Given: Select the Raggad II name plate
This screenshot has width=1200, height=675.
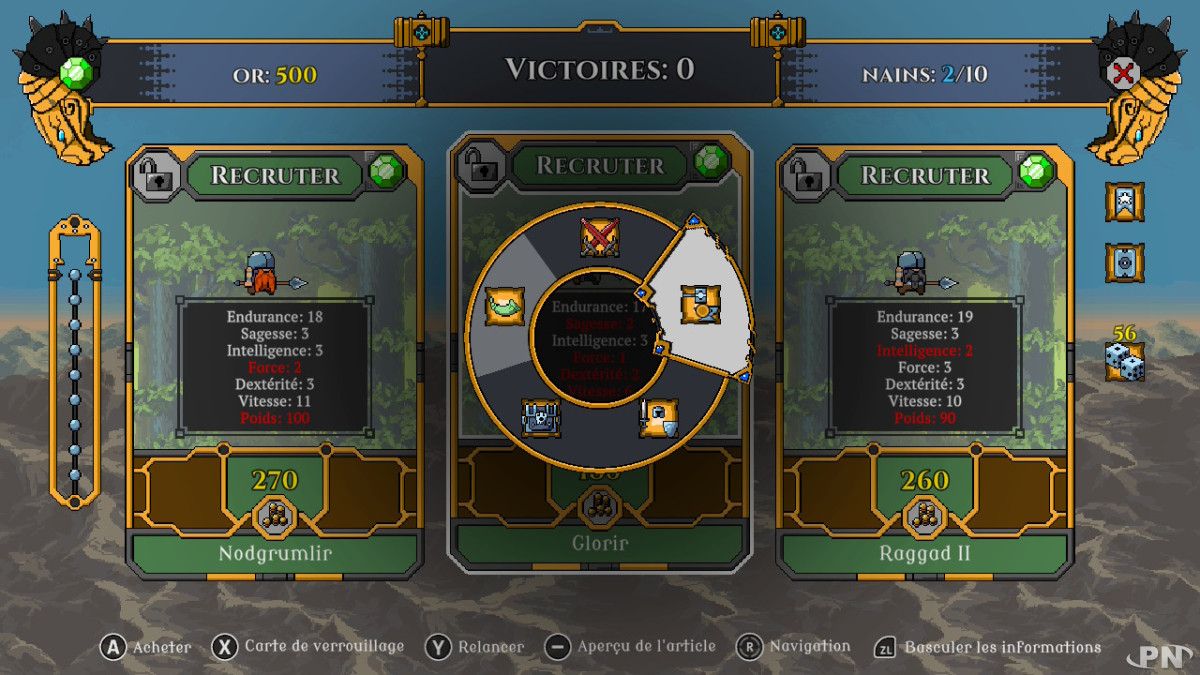Looking at the screenshot, I should coord(924,553).
